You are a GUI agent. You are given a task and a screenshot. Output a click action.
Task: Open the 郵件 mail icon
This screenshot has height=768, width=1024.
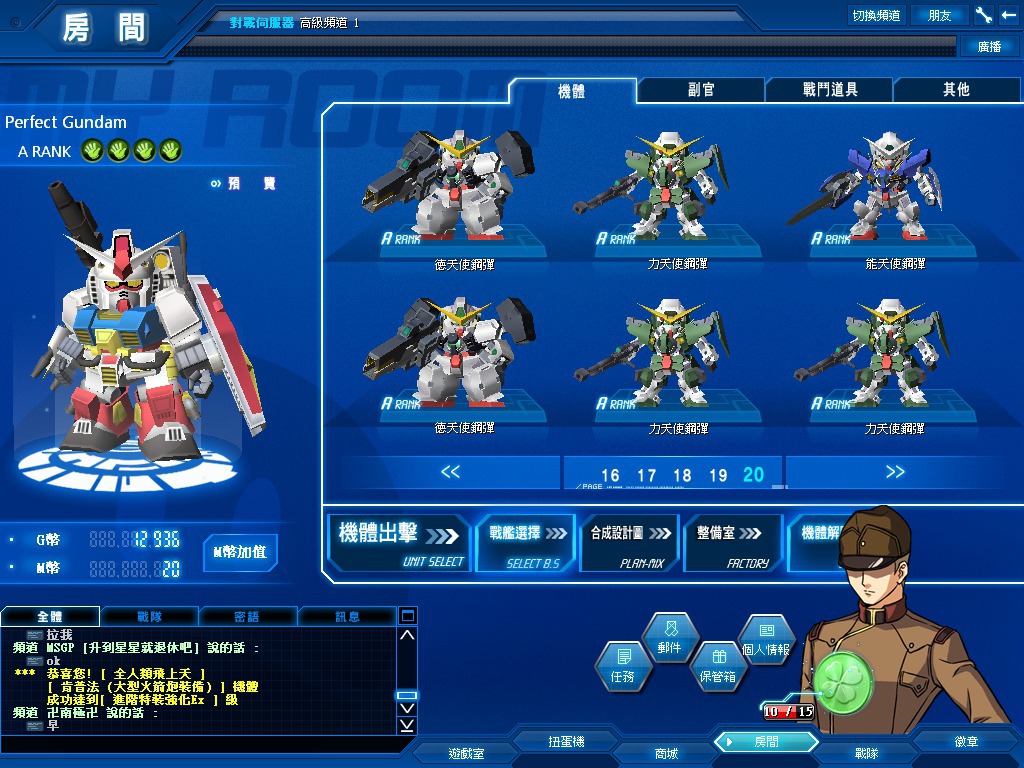(669, 637)
